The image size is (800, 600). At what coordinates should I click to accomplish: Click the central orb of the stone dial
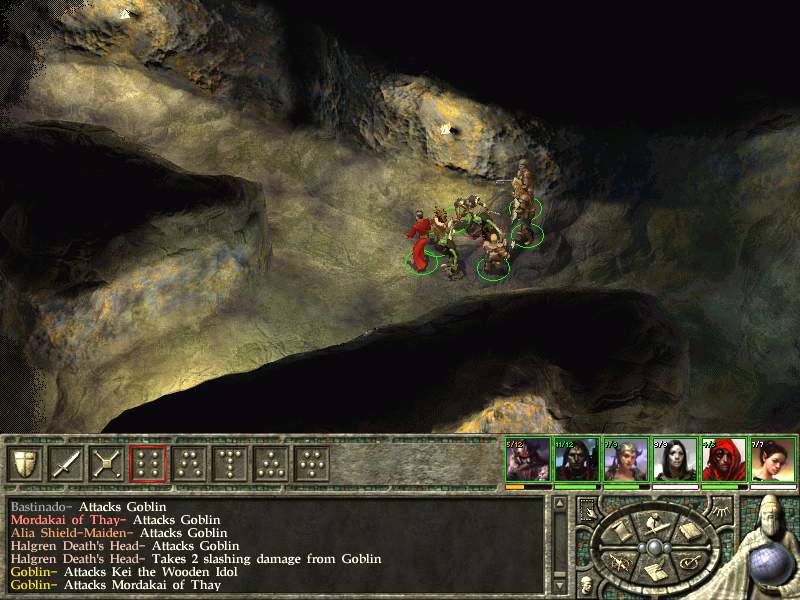point(653,547)
